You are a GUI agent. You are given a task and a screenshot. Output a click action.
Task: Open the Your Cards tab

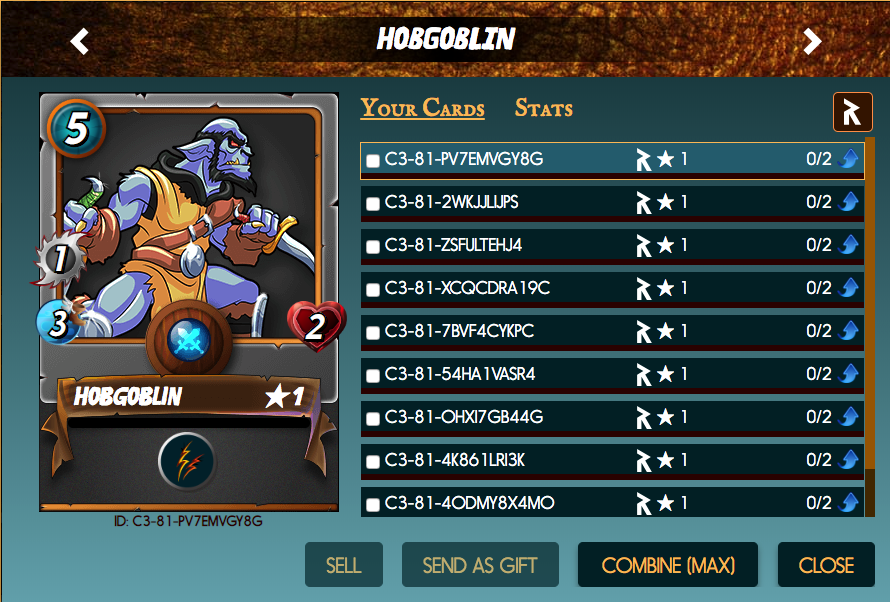(x=422, y=108)
